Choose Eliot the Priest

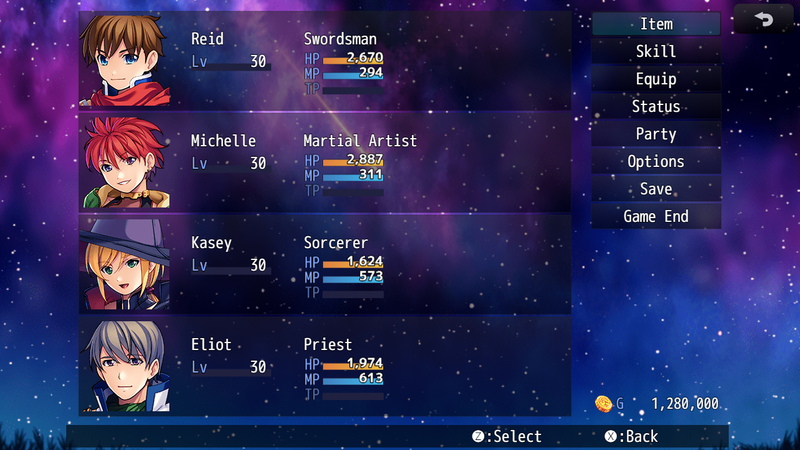click(325, 367)
